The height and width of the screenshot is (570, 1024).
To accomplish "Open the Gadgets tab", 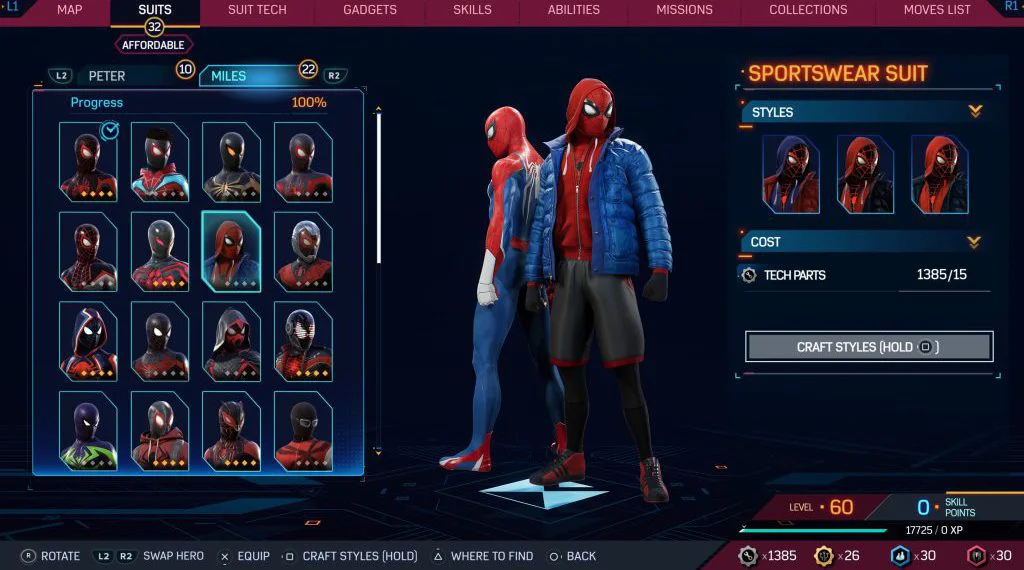I will pos(369,10).
